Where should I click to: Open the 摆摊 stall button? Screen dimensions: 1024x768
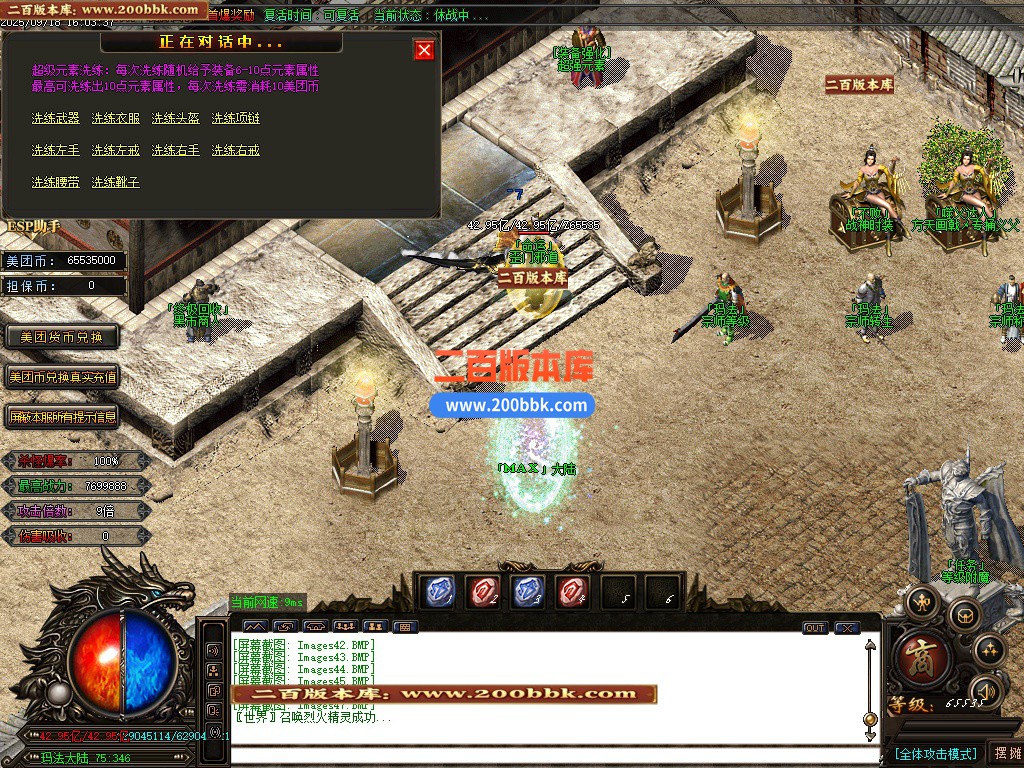coord(1005,752)
